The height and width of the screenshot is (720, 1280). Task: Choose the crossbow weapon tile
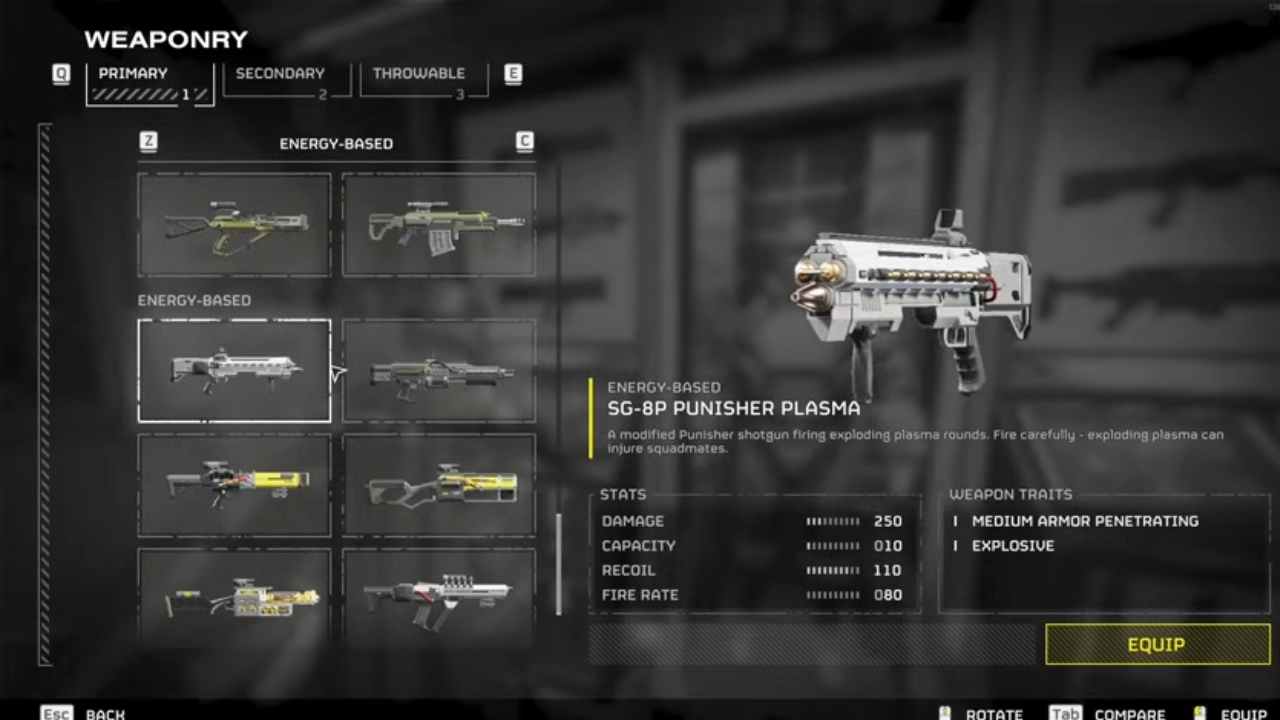[234, 224]
